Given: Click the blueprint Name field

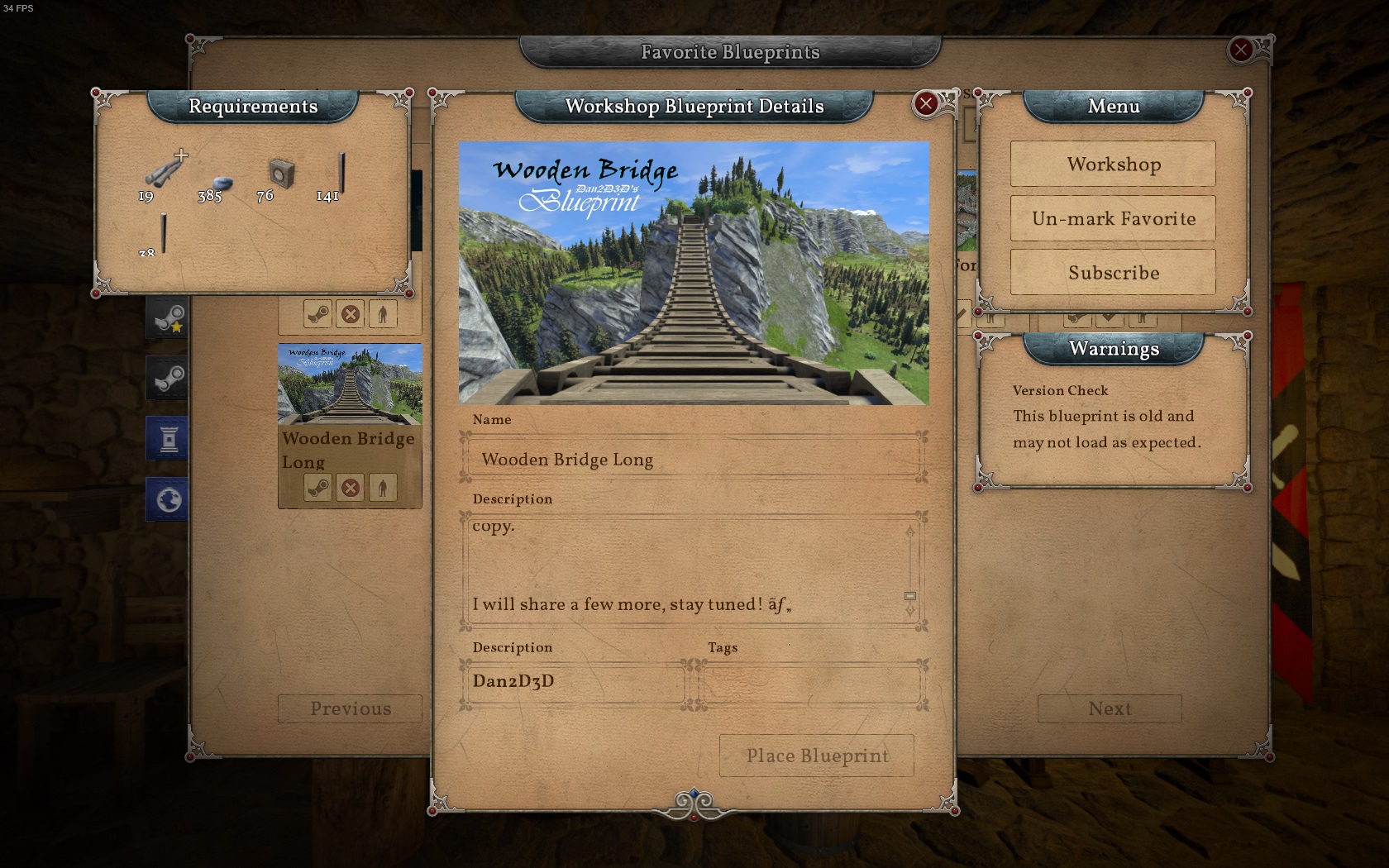Looking at the screenshot, I should [x=693, y=459].
